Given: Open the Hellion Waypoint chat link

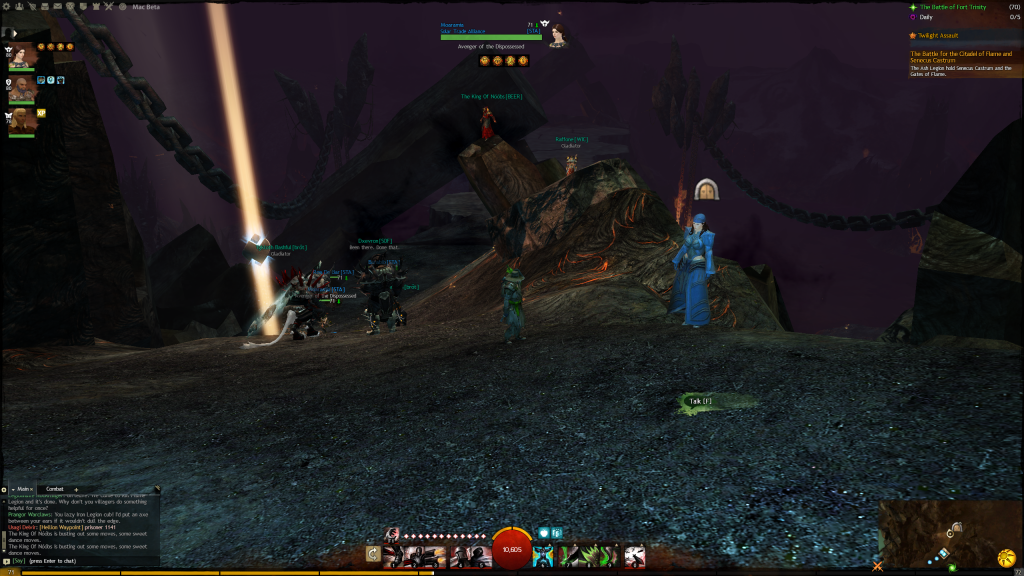Looking at the screenshot, I should 59,526.
